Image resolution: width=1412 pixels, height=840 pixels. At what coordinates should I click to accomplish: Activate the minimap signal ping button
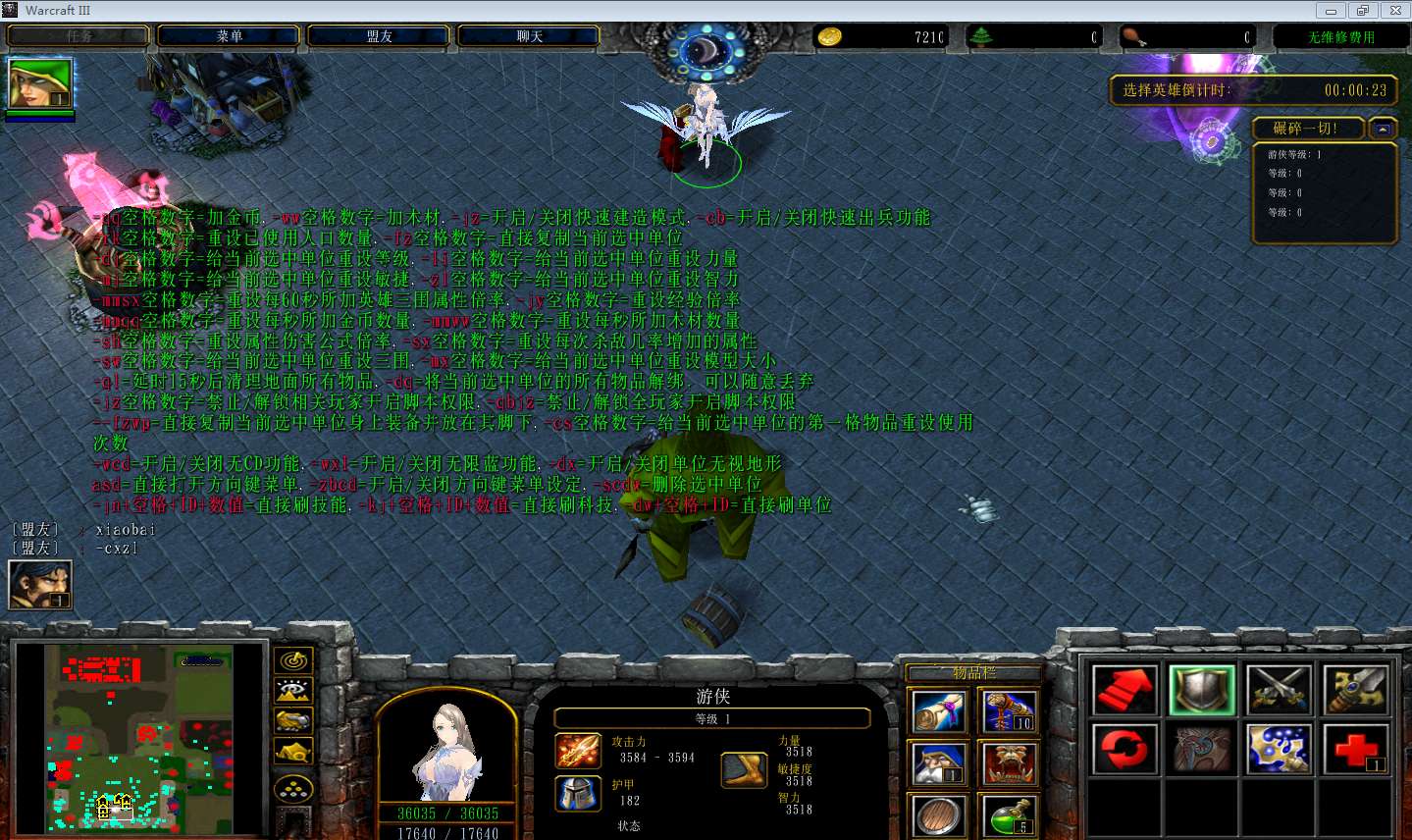pos(292,660)
